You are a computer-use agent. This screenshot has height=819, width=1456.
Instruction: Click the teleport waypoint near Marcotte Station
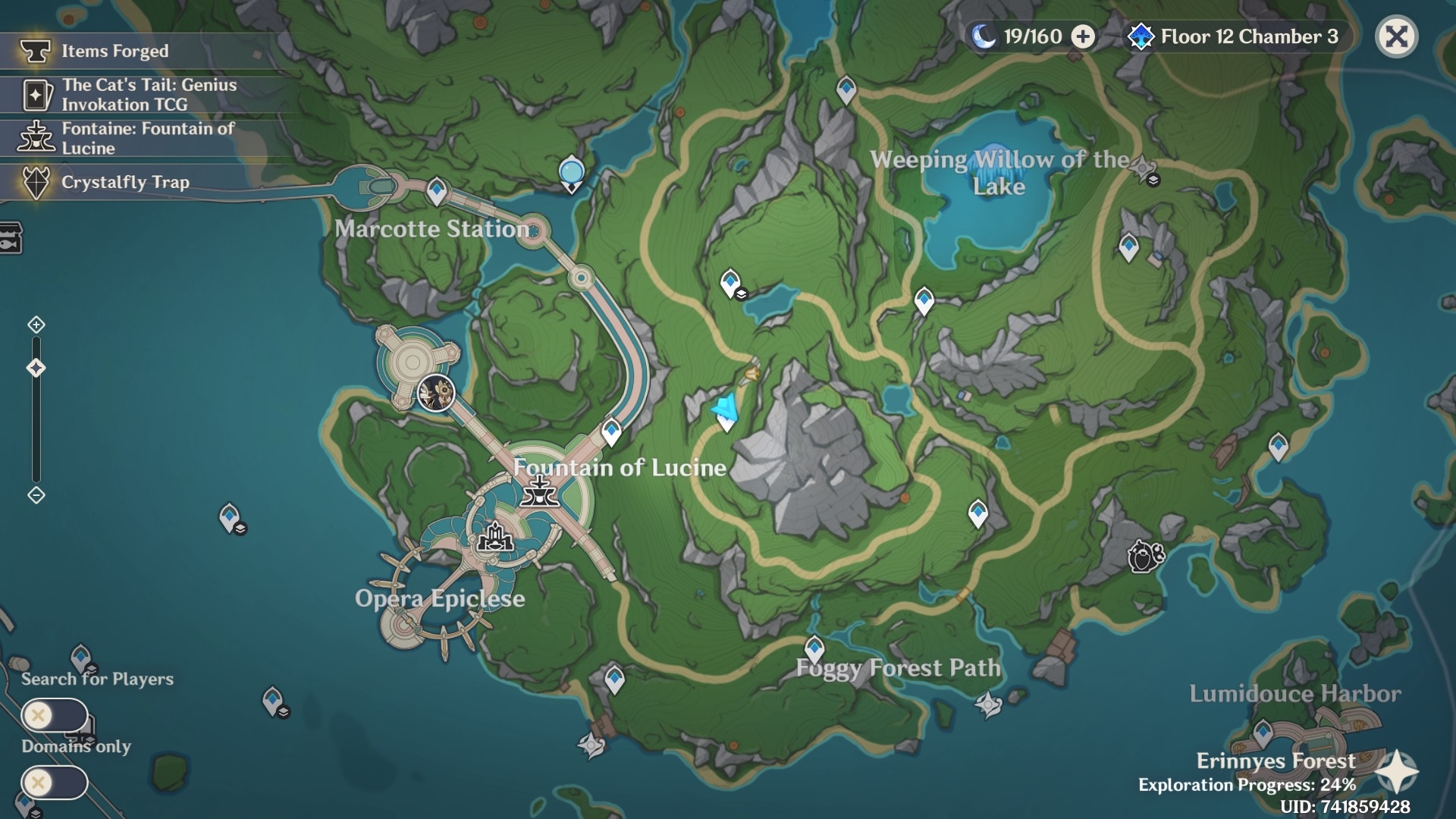coord(436,190)
